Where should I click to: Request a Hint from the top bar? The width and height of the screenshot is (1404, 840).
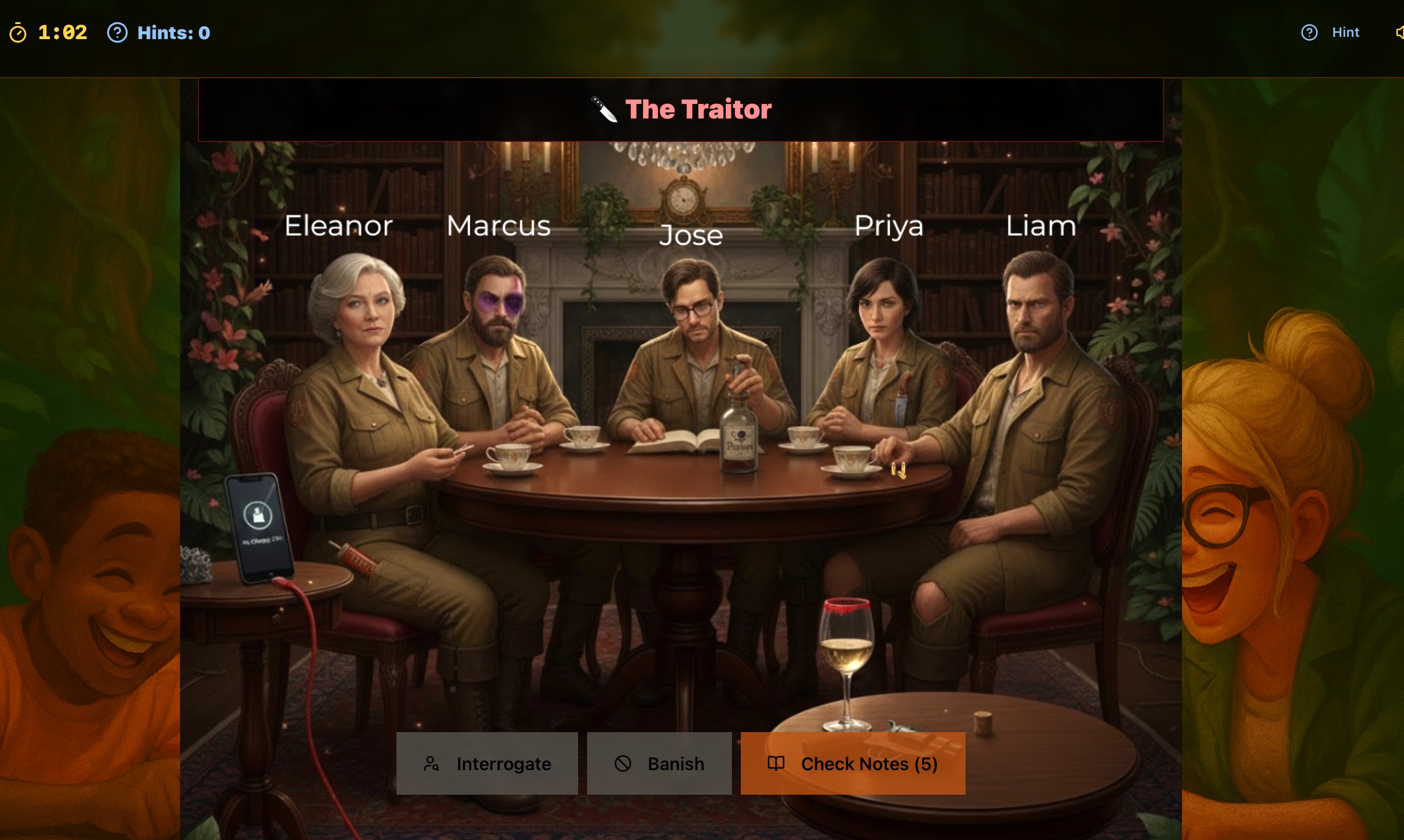(x=1330, y=33)
